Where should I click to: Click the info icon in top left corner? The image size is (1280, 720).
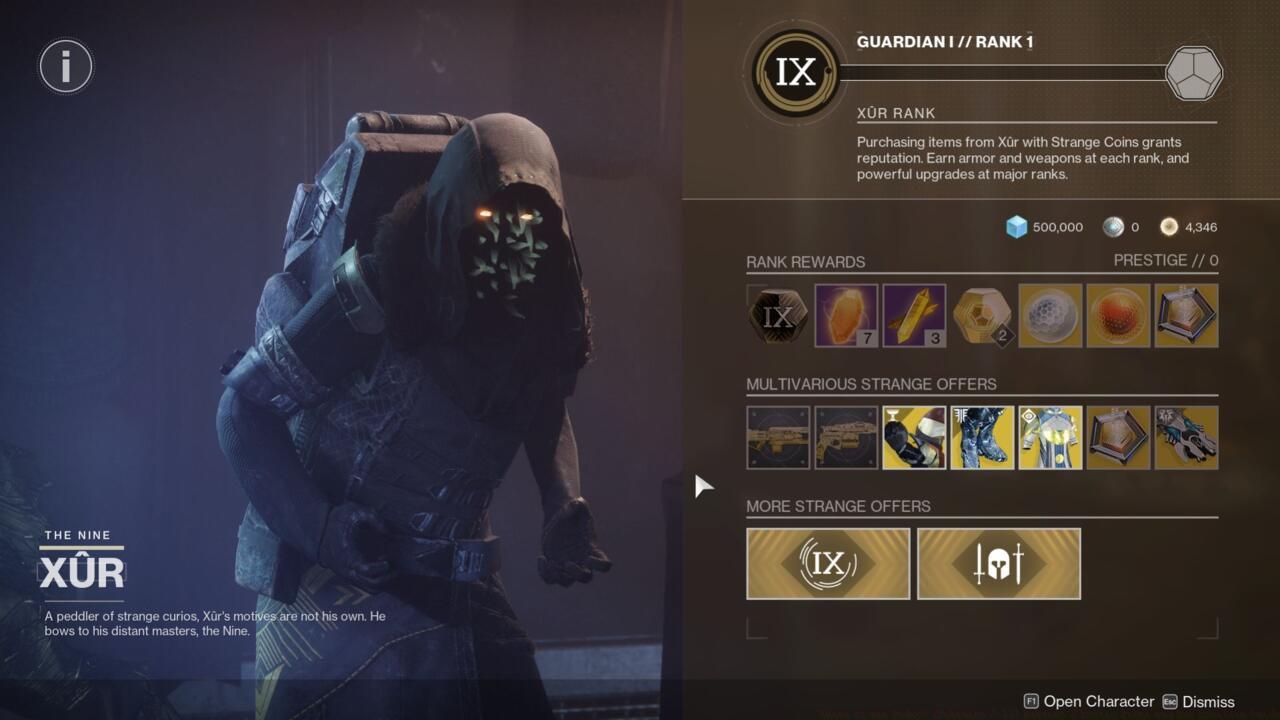click(x=65, y=66)
